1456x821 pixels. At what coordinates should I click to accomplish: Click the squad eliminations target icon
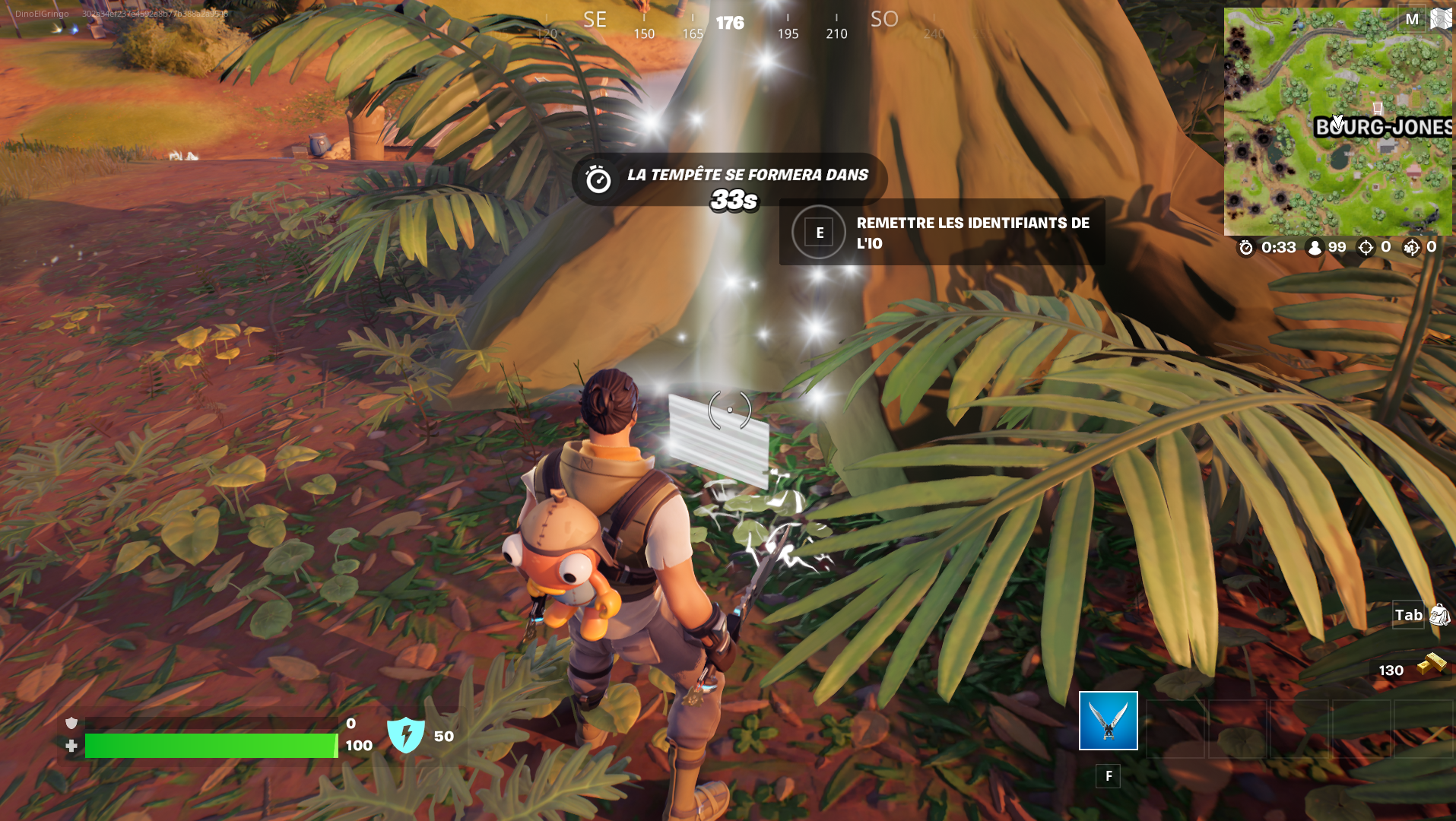click(x=1410, y=247)
